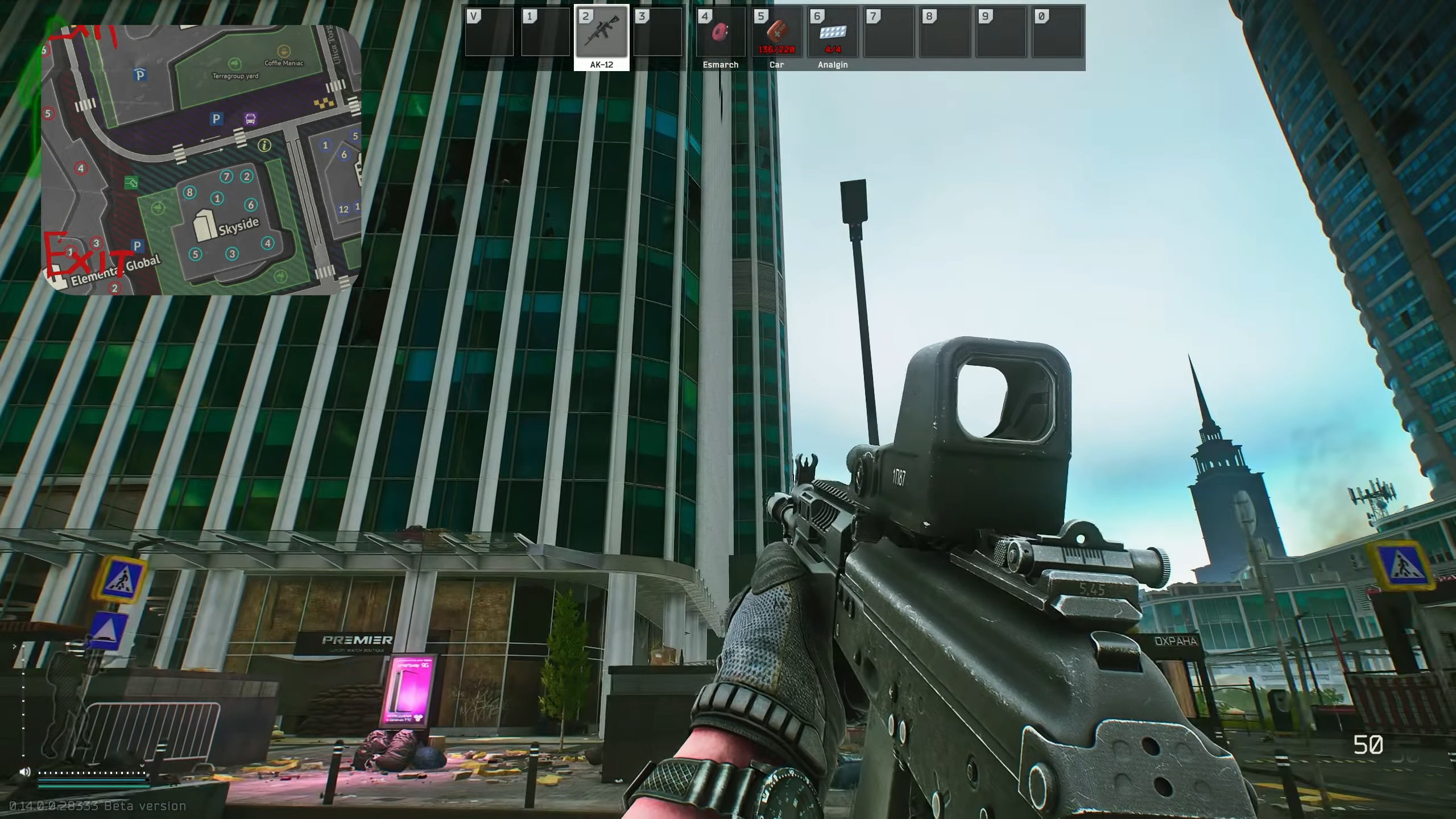Click the 136/220 ammo counter under the Car medkit
Image resolution: width=1456 pixels, height=819 pixels.
(x=776, y=50)
